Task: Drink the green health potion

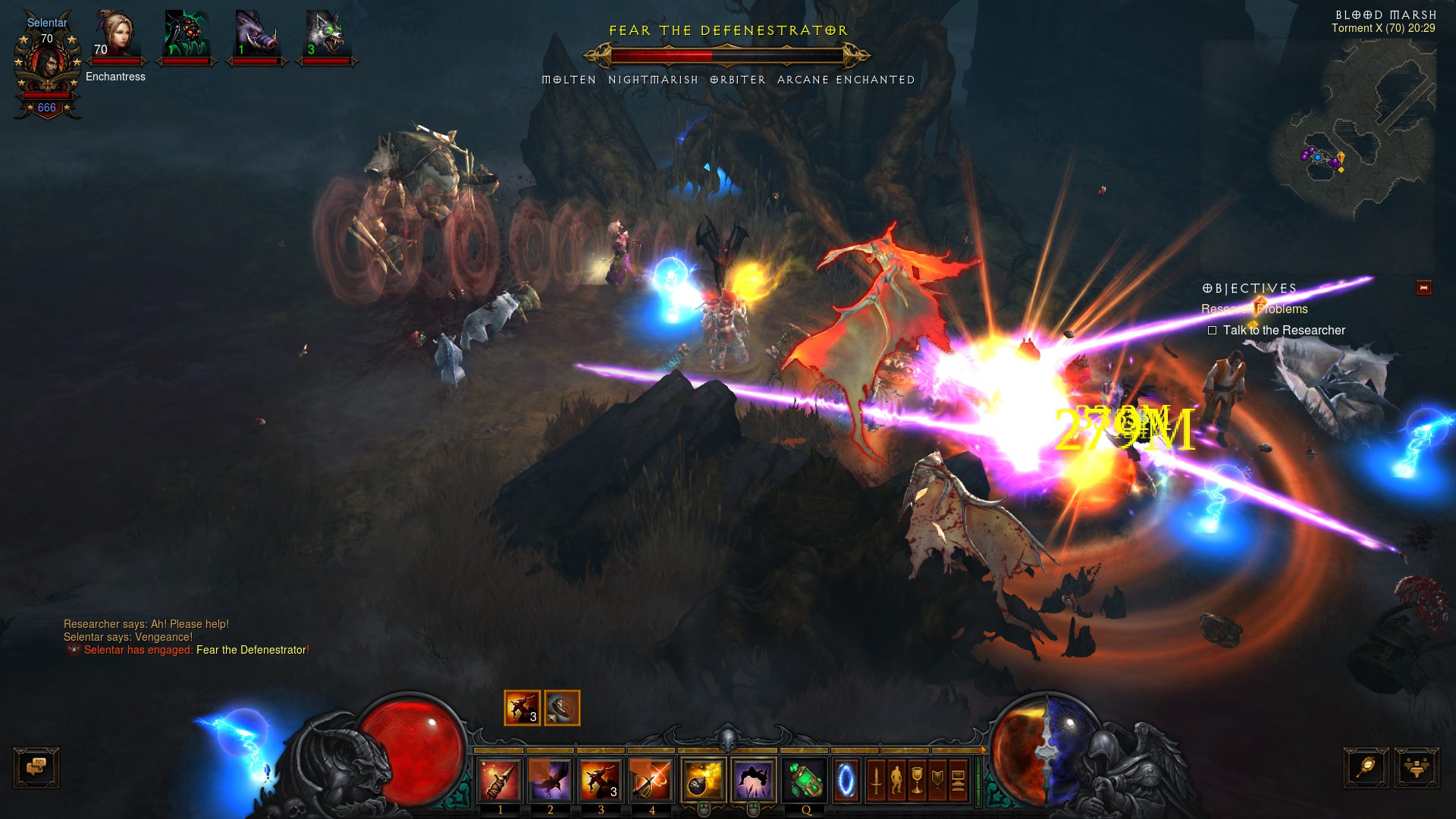Action: coord(805,780)
